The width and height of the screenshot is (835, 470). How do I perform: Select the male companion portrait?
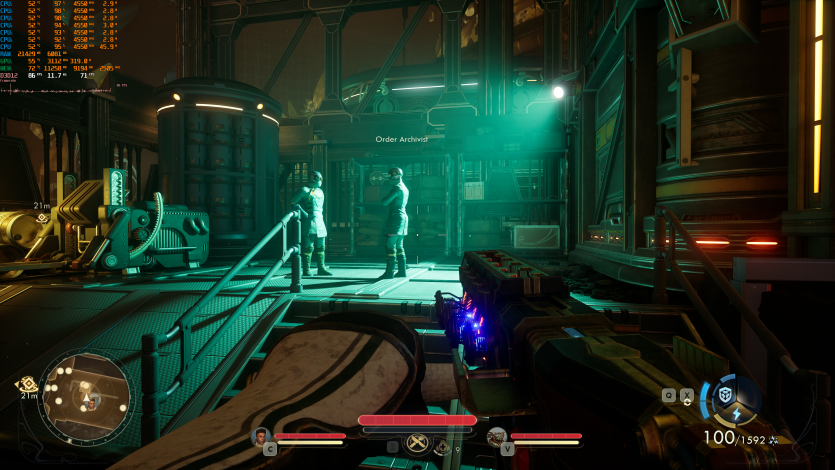pos(261,436)
